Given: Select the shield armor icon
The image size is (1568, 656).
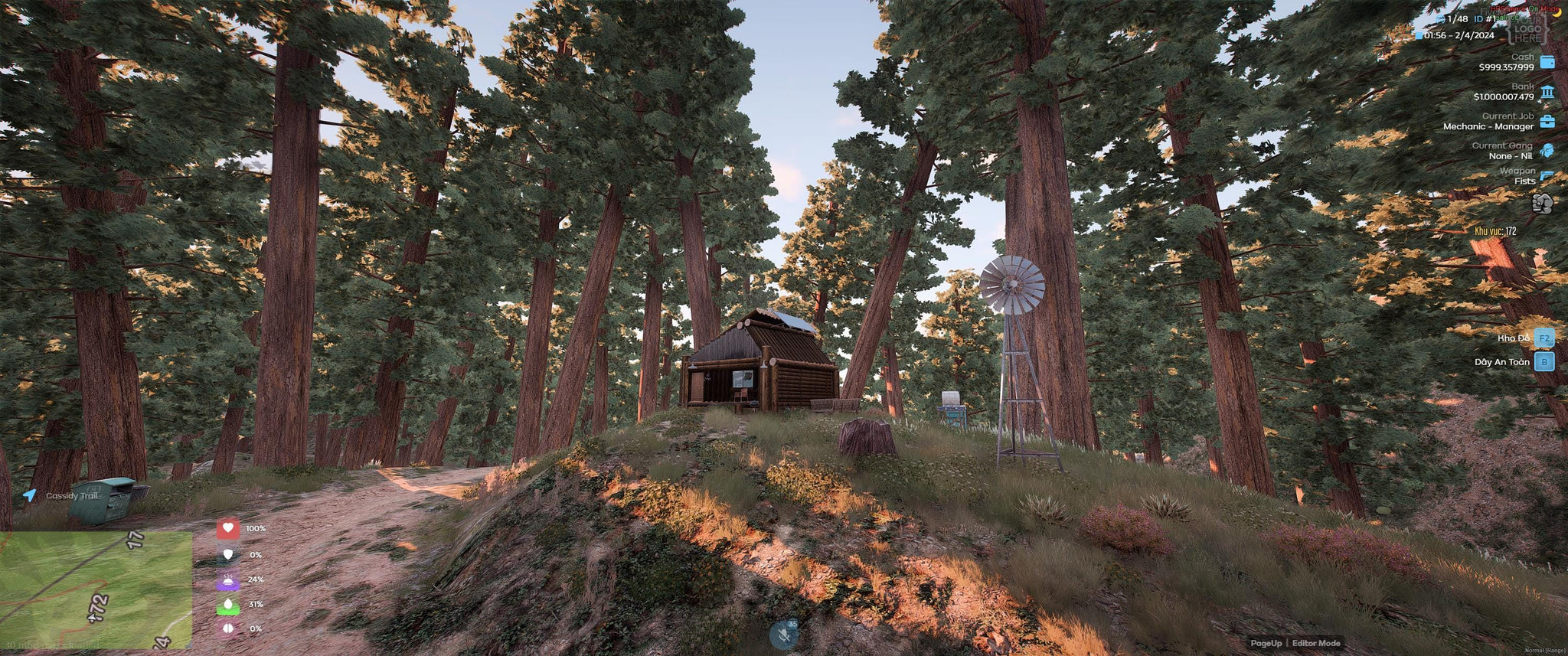Looking at the screenshot, I should [x=228, y=554].
